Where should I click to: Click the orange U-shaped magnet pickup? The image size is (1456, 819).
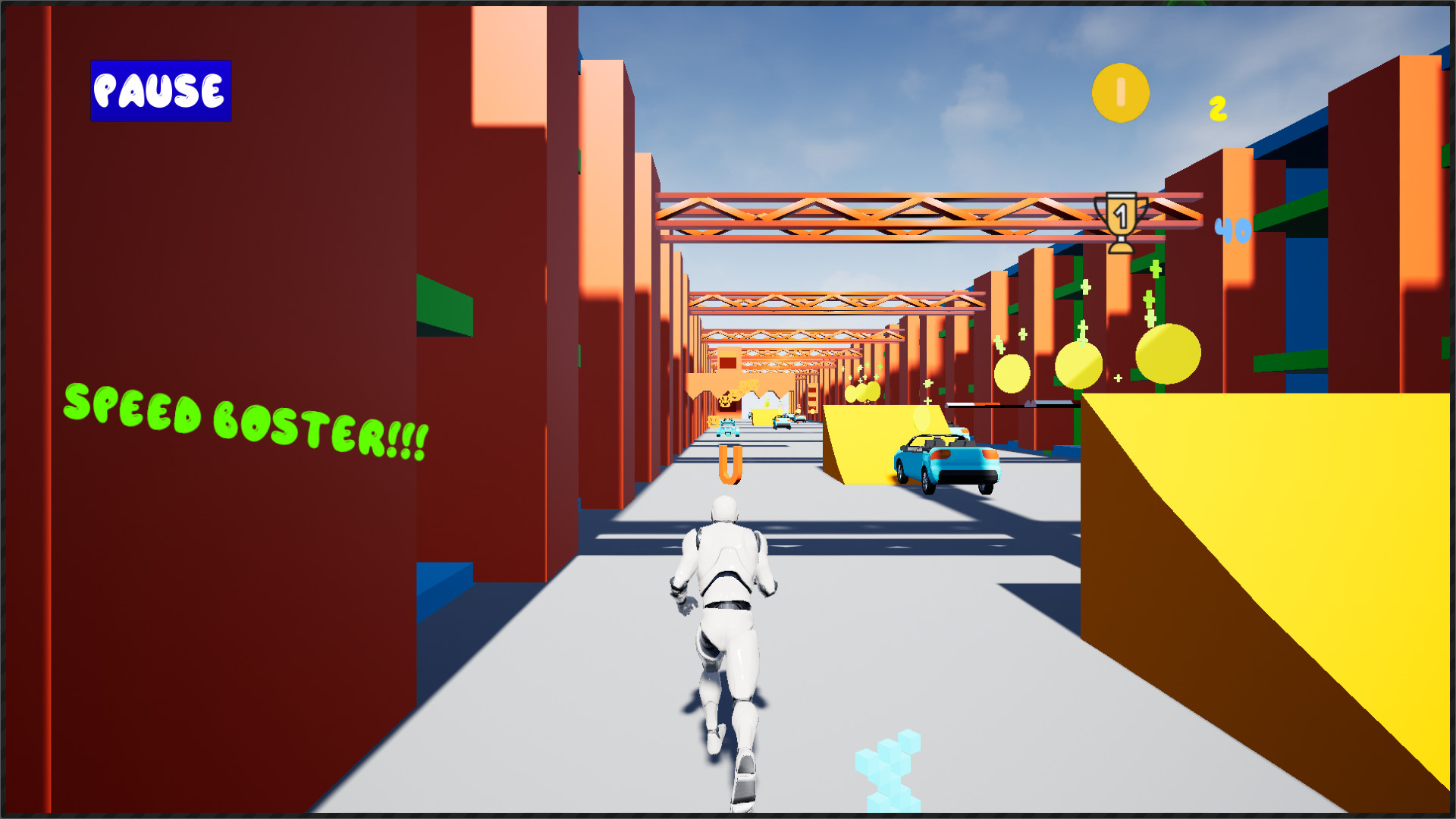(730, 463)
